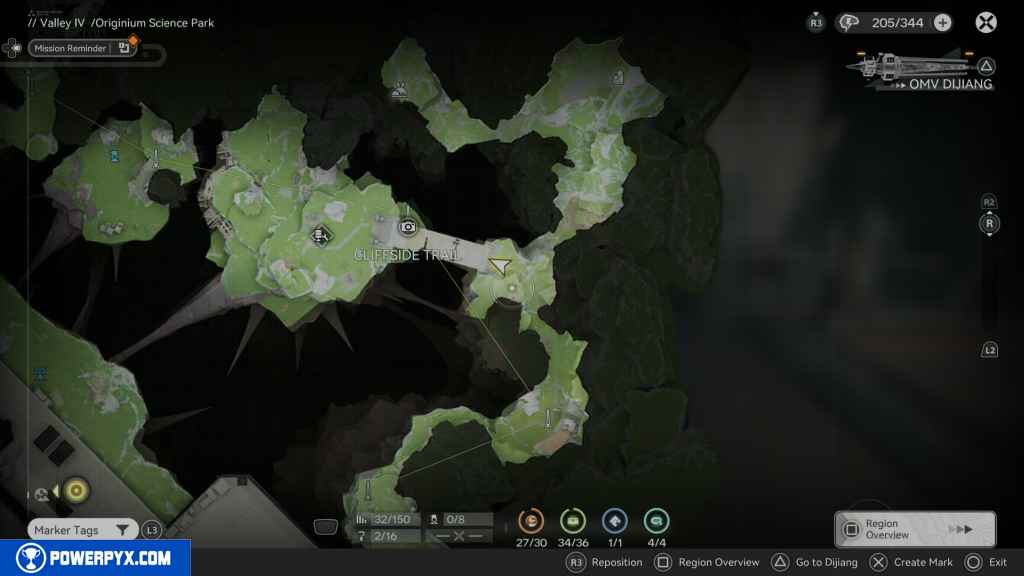Select the blue hourglass marker on the map
1024x576 pixels.
[116, 156]
